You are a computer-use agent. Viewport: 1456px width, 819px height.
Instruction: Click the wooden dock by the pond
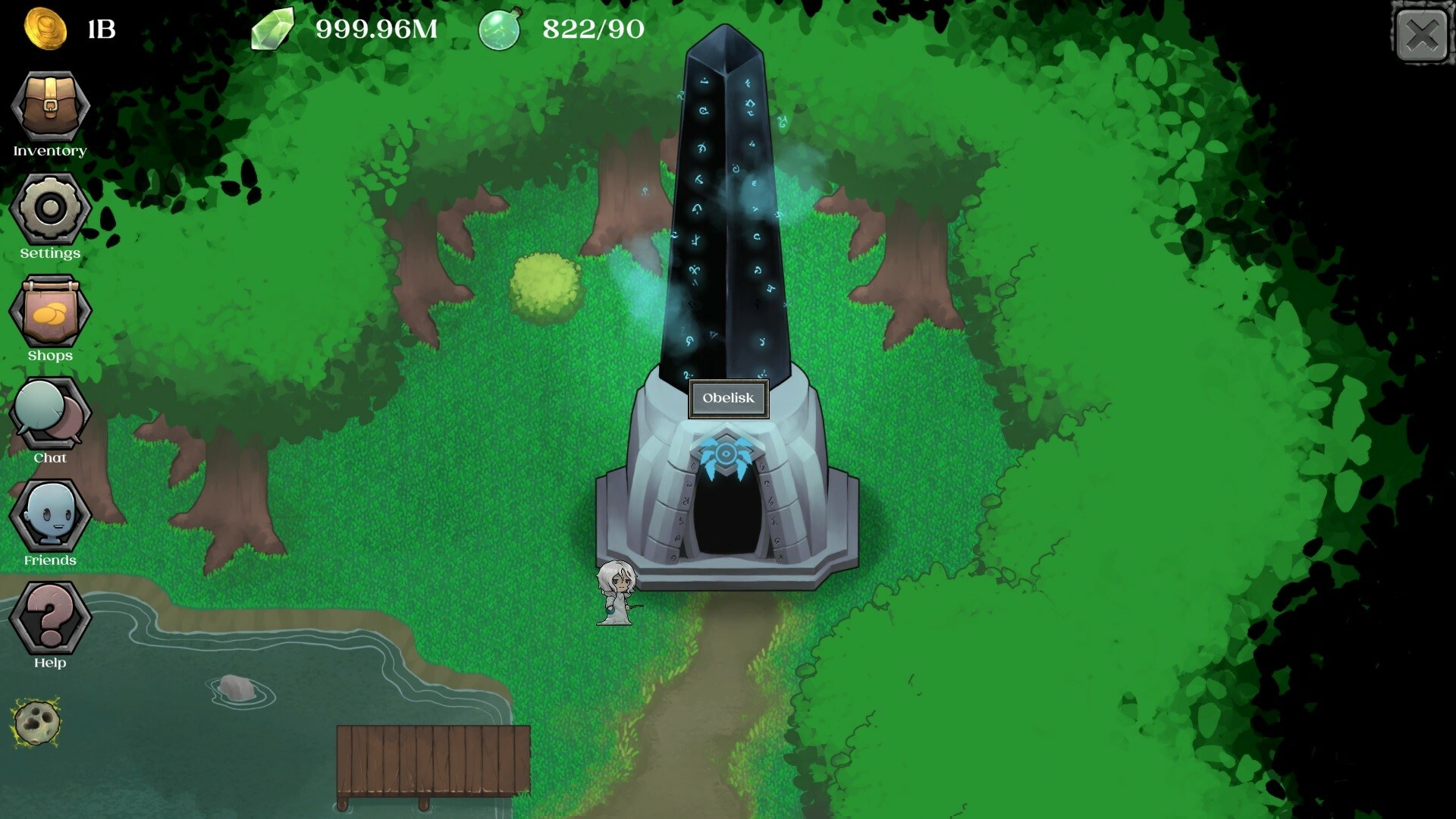(x=432, y=762)
